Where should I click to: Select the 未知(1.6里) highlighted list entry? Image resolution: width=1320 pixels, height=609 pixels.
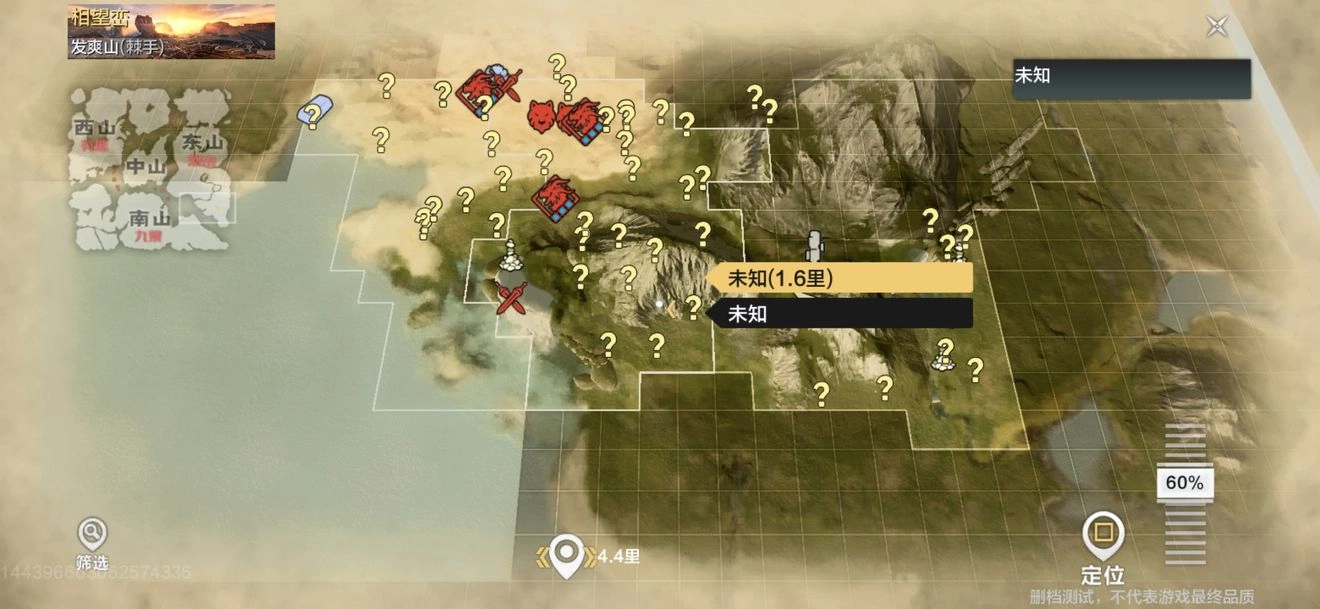[838, 278]
